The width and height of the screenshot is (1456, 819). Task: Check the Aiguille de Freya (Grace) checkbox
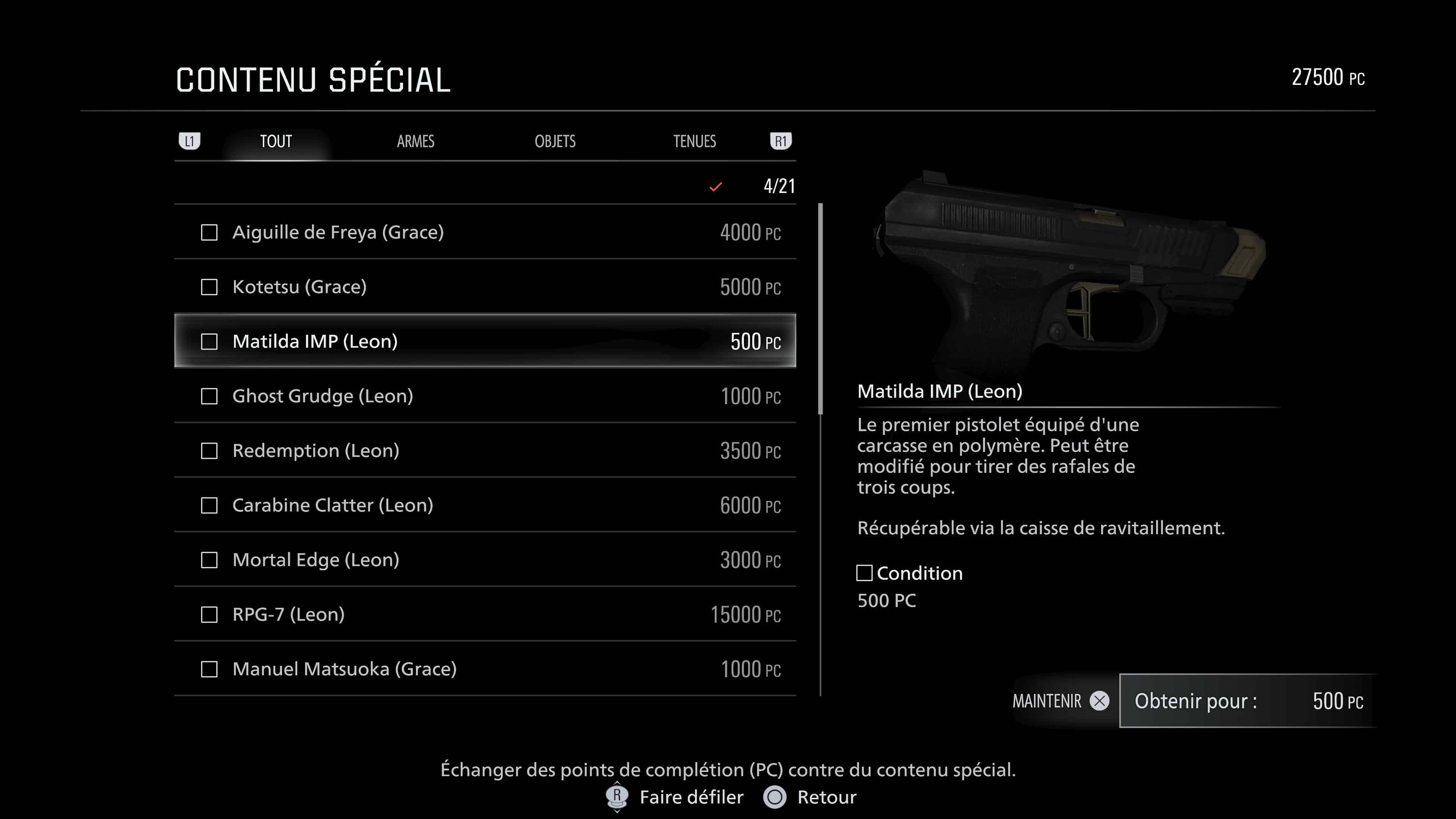210,232
